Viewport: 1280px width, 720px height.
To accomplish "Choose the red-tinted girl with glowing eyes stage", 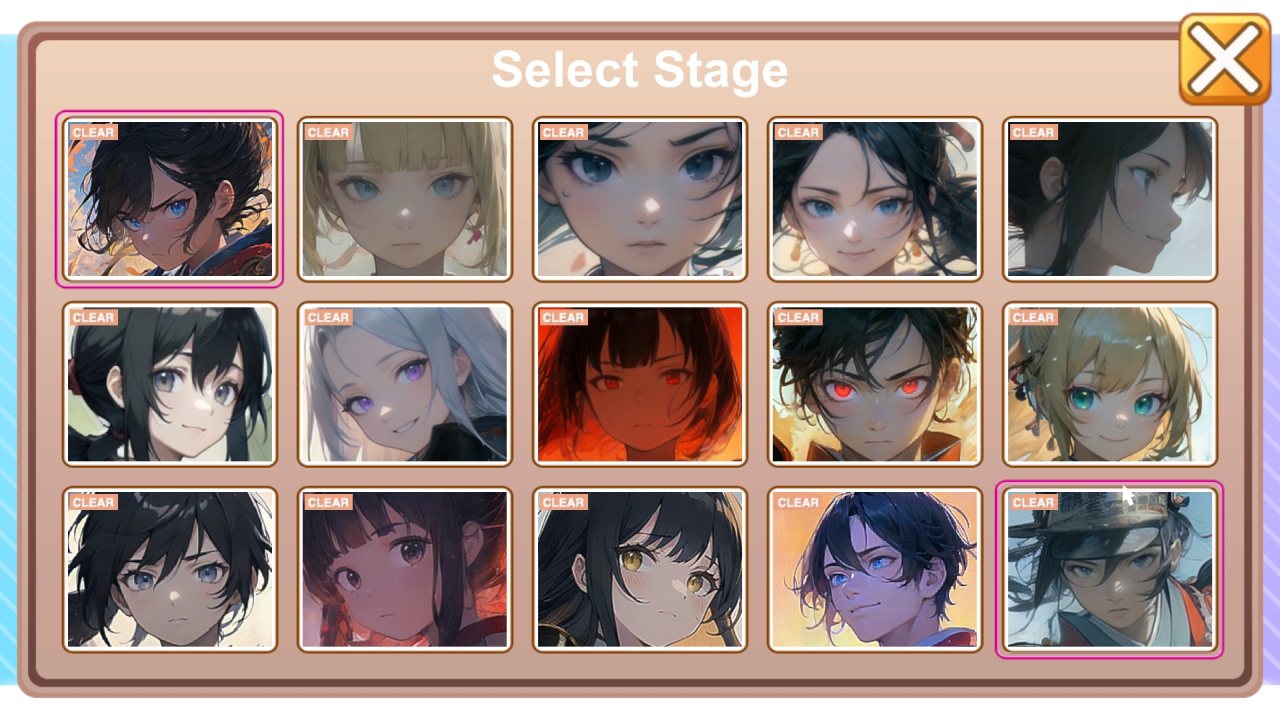I will (639, 383).
